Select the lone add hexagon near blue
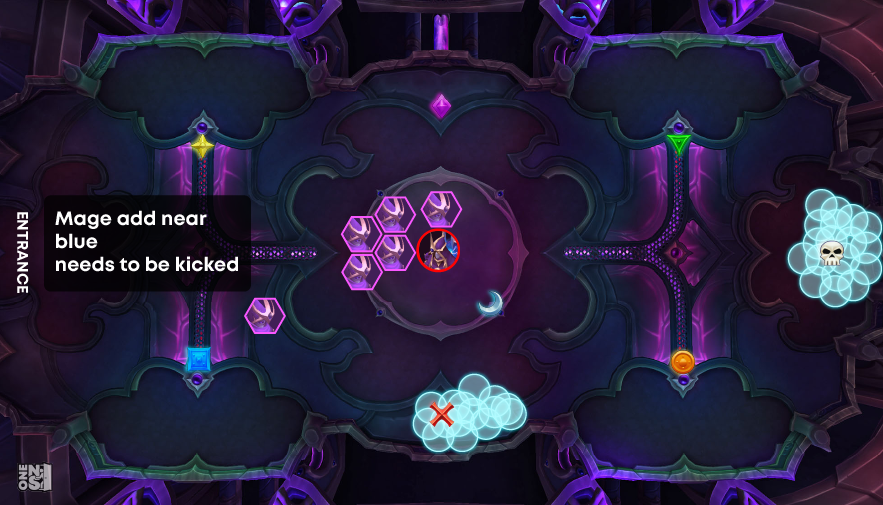This screenshot has height=505, width=883. [265, 316]
